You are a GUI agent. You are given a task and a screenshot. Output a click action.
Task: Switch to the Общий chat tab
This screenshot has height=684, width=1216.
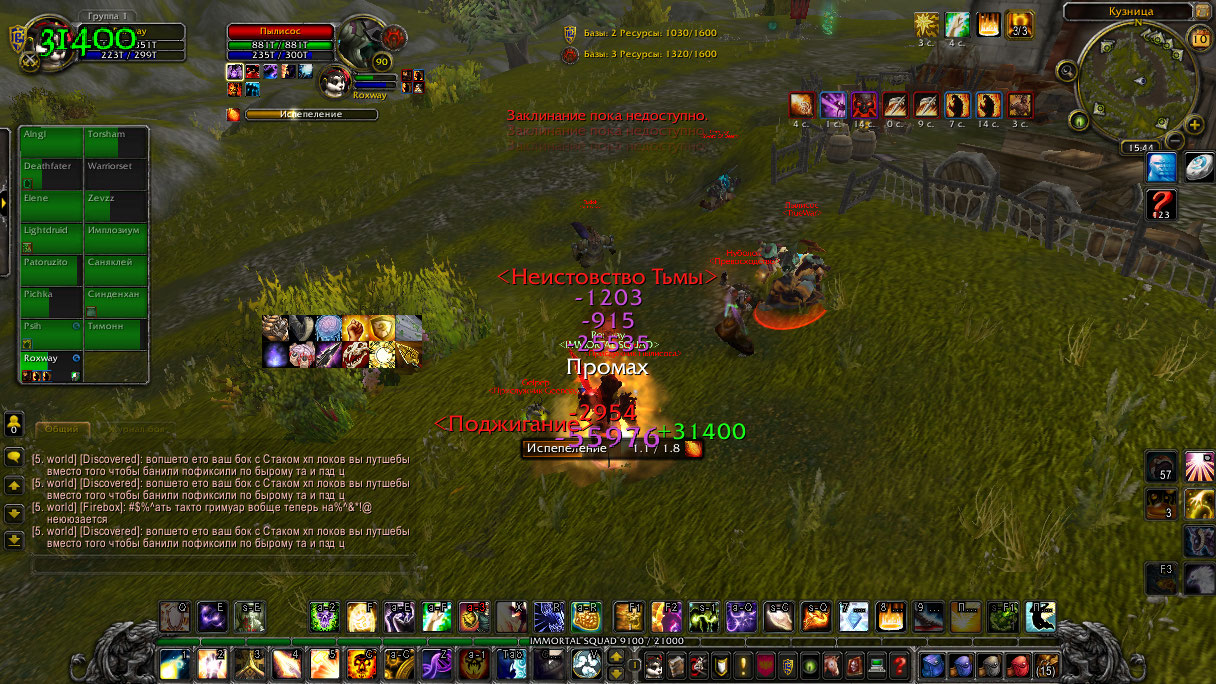pos(61,429)
